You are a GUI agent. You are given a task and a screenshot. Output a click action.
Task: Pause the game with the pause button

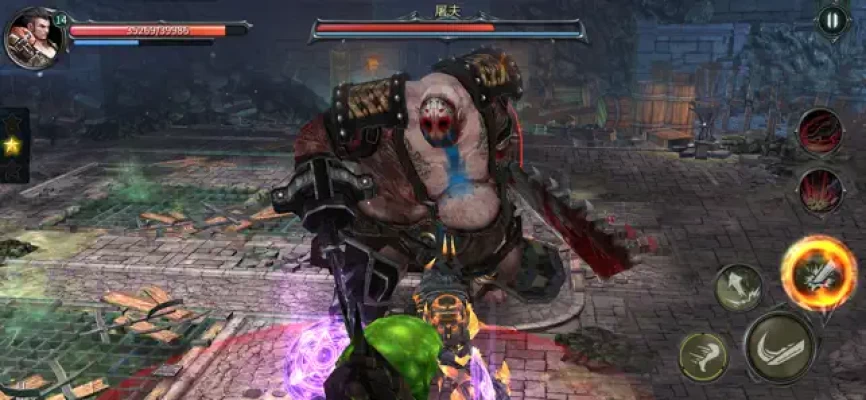click(x=832, y=20)
